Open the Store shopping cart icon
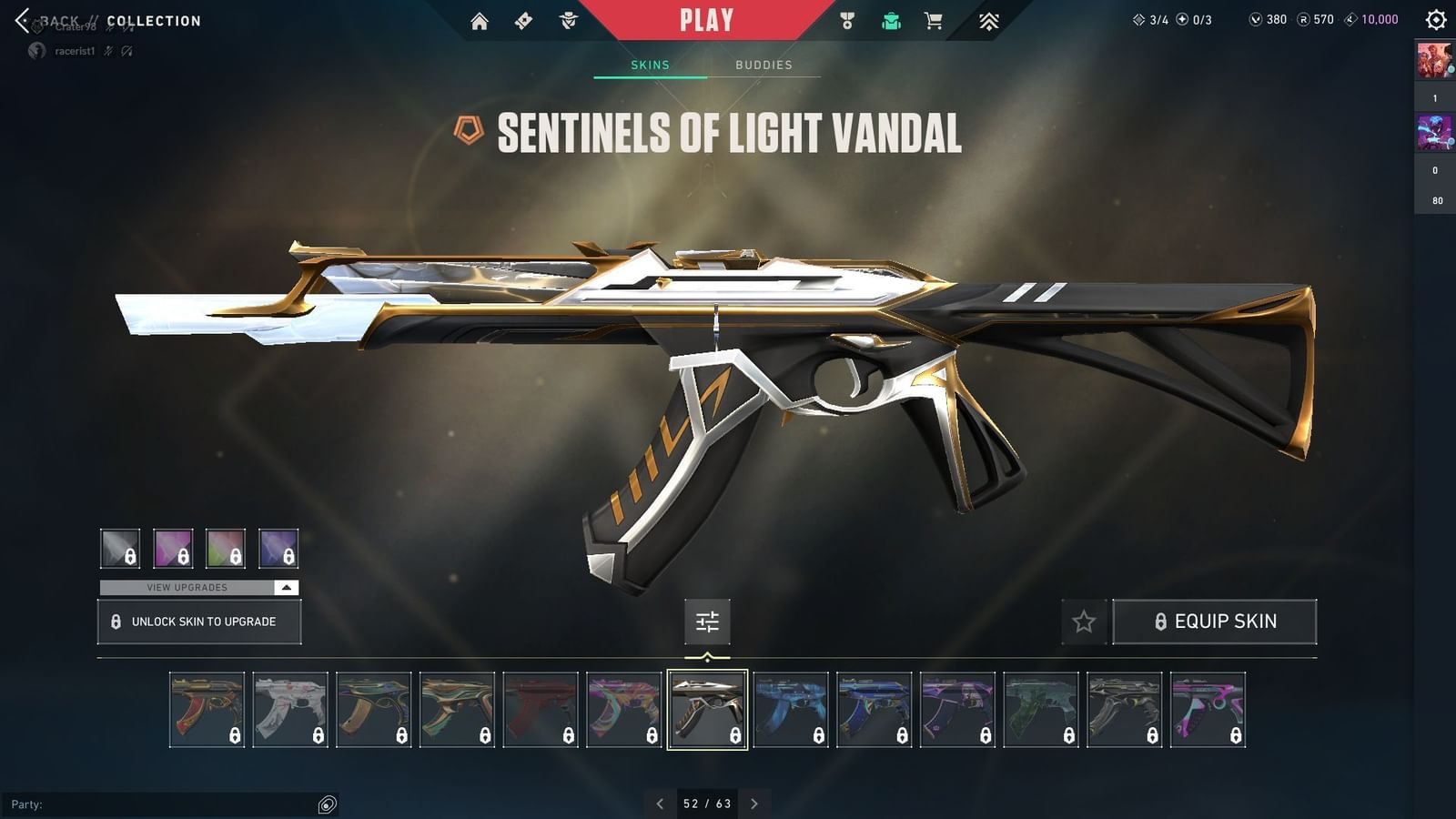The width and height of the screenshot is (1456, 819). (935, 19)
